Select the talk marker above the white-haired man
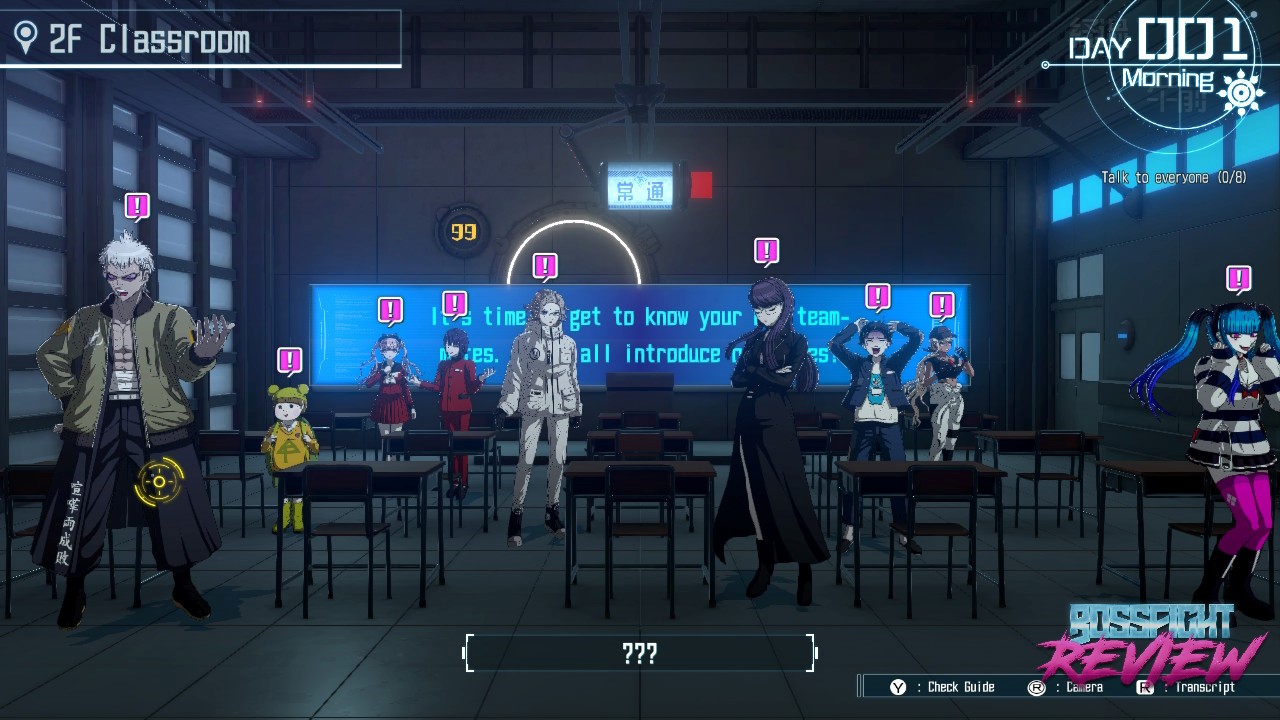This screenshot has height=720, width=1280. [137, 207]
